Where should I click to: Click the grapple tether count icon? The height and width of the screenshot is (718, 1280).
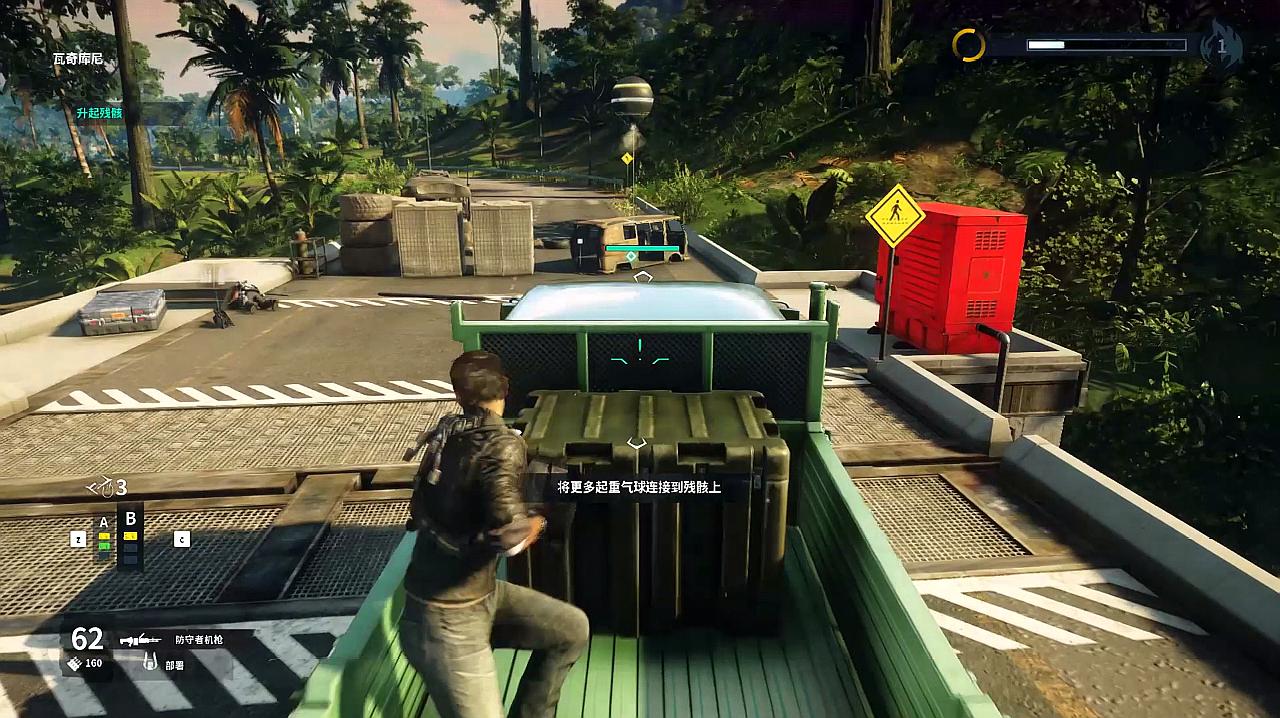pos(100,488)
